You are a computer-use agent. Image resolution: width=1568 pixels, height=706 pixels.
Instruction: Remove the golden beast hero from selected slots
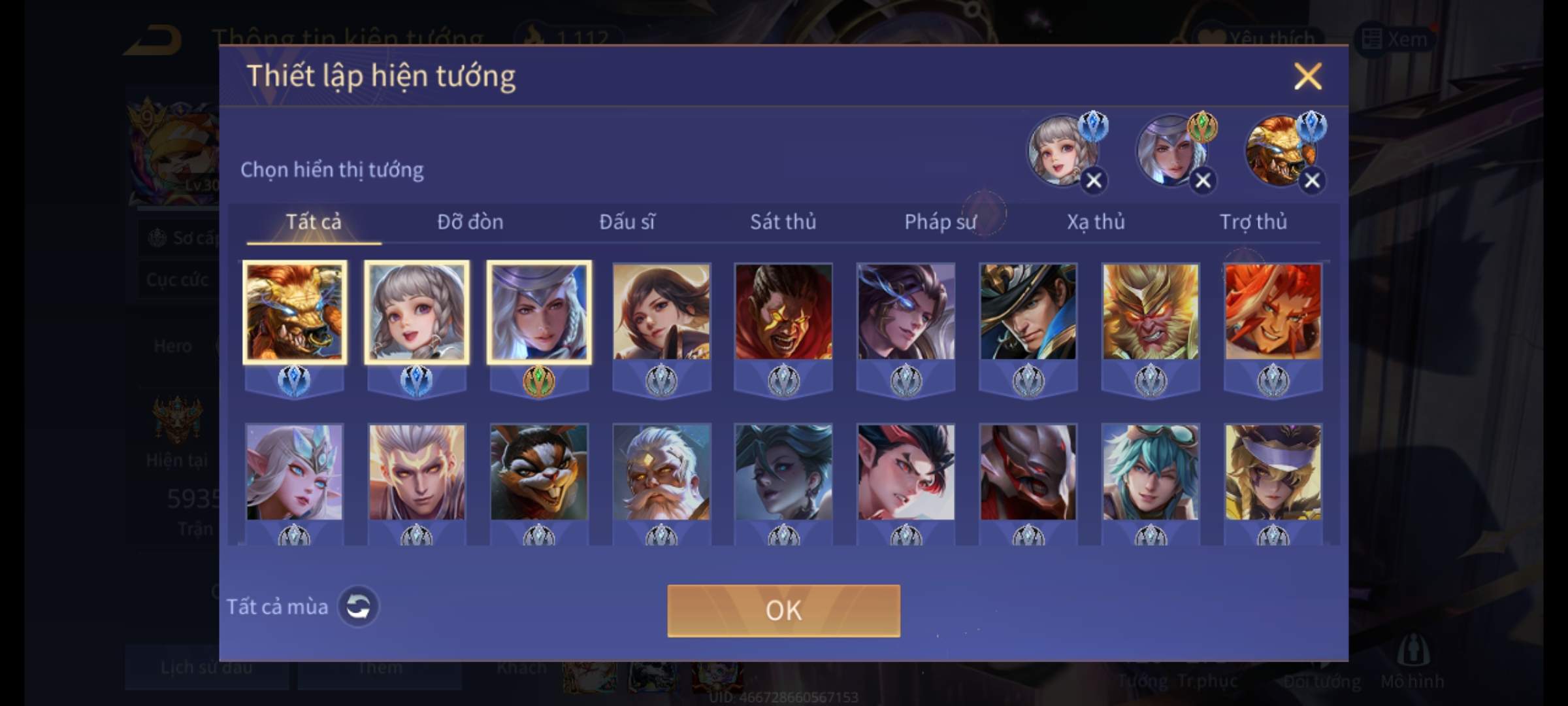(1312, 180)
